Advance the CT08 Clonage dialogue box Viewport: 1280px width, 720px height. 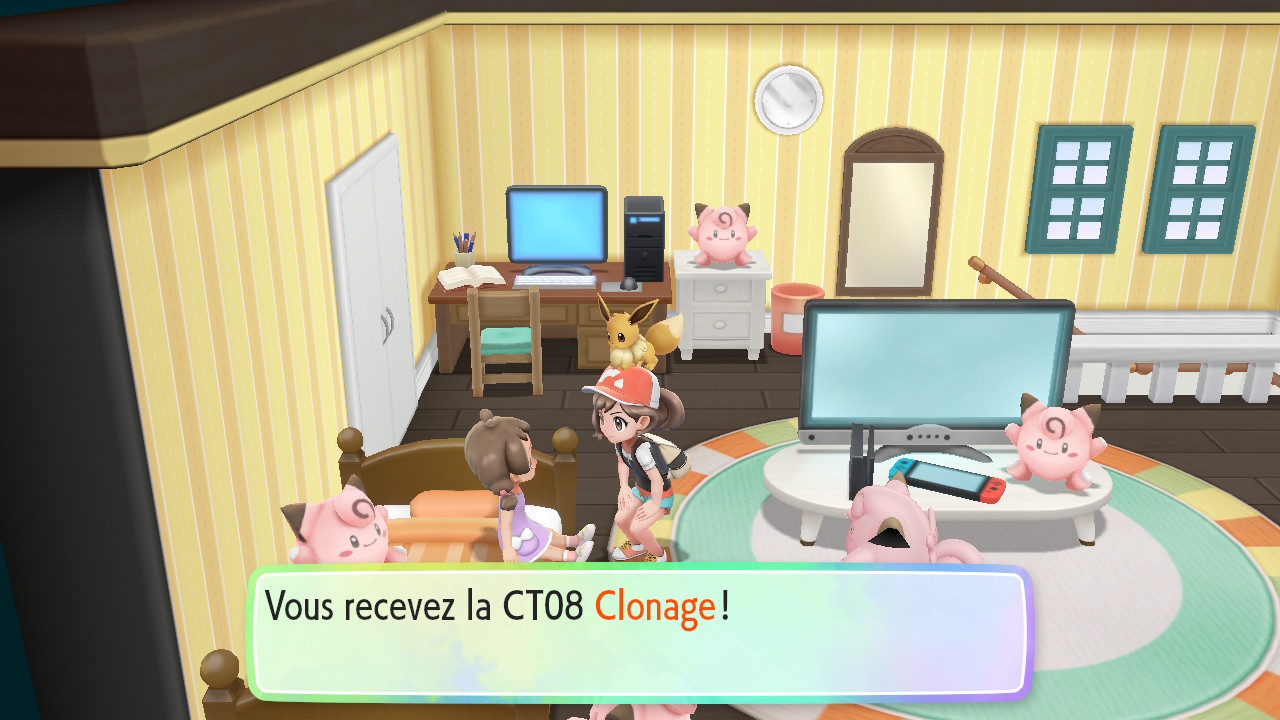pos(638,632)
